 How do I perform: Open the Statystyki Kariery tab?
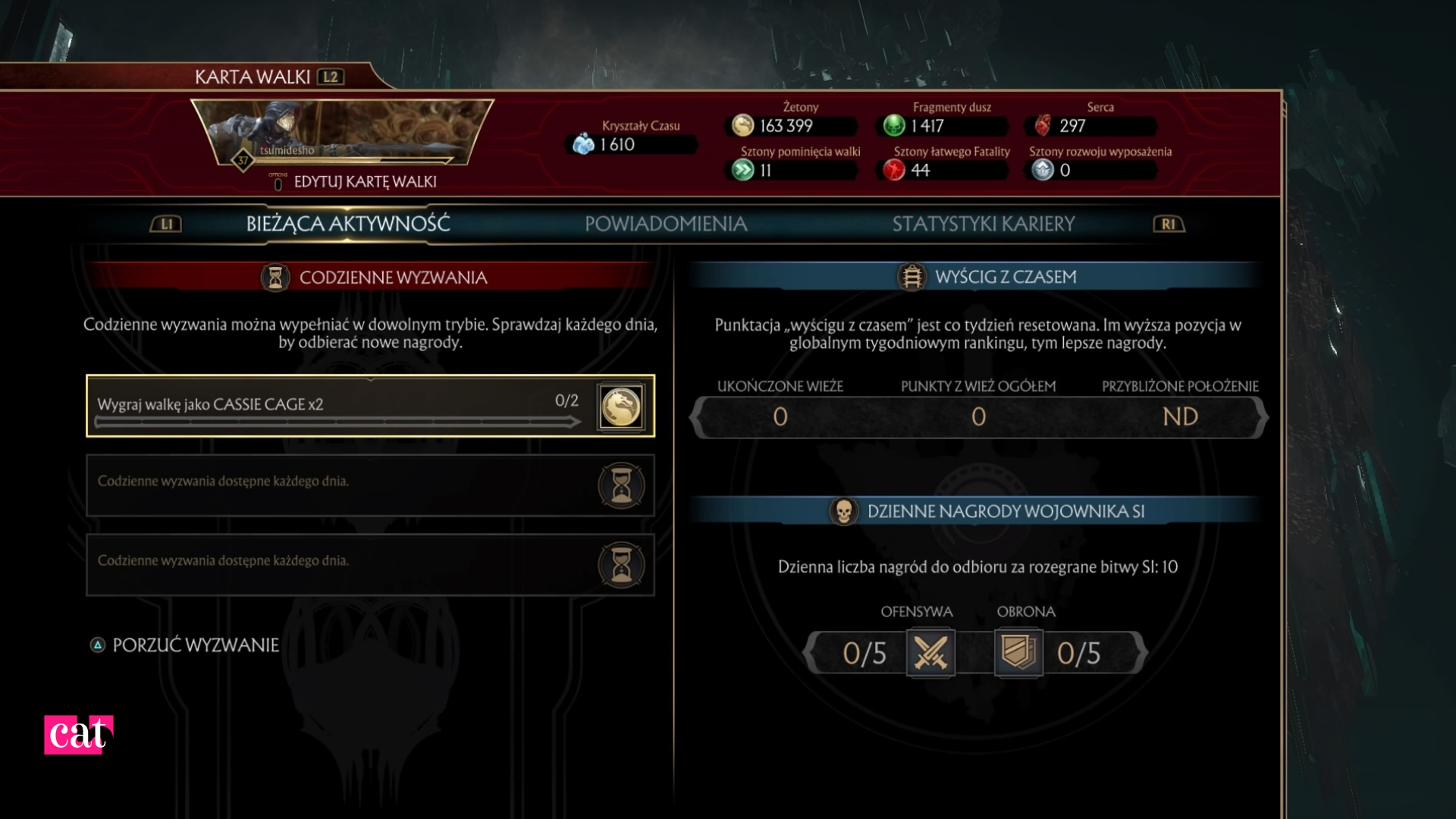pos(983,224)
